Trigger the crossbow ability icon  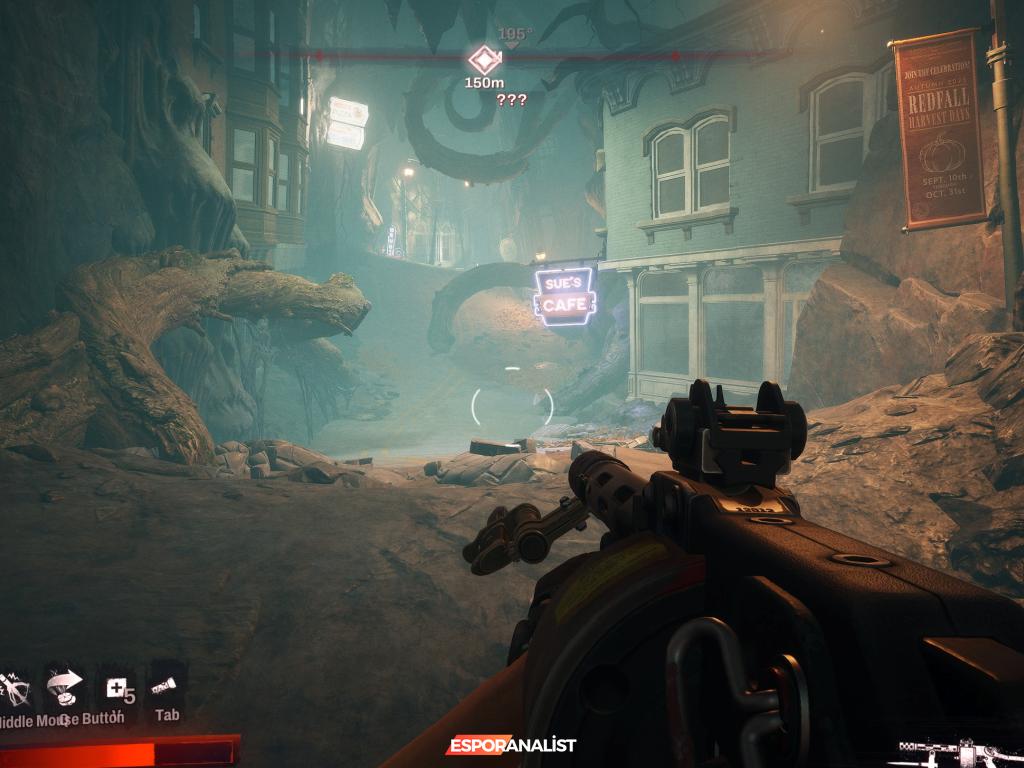click(x=15, y=689)
